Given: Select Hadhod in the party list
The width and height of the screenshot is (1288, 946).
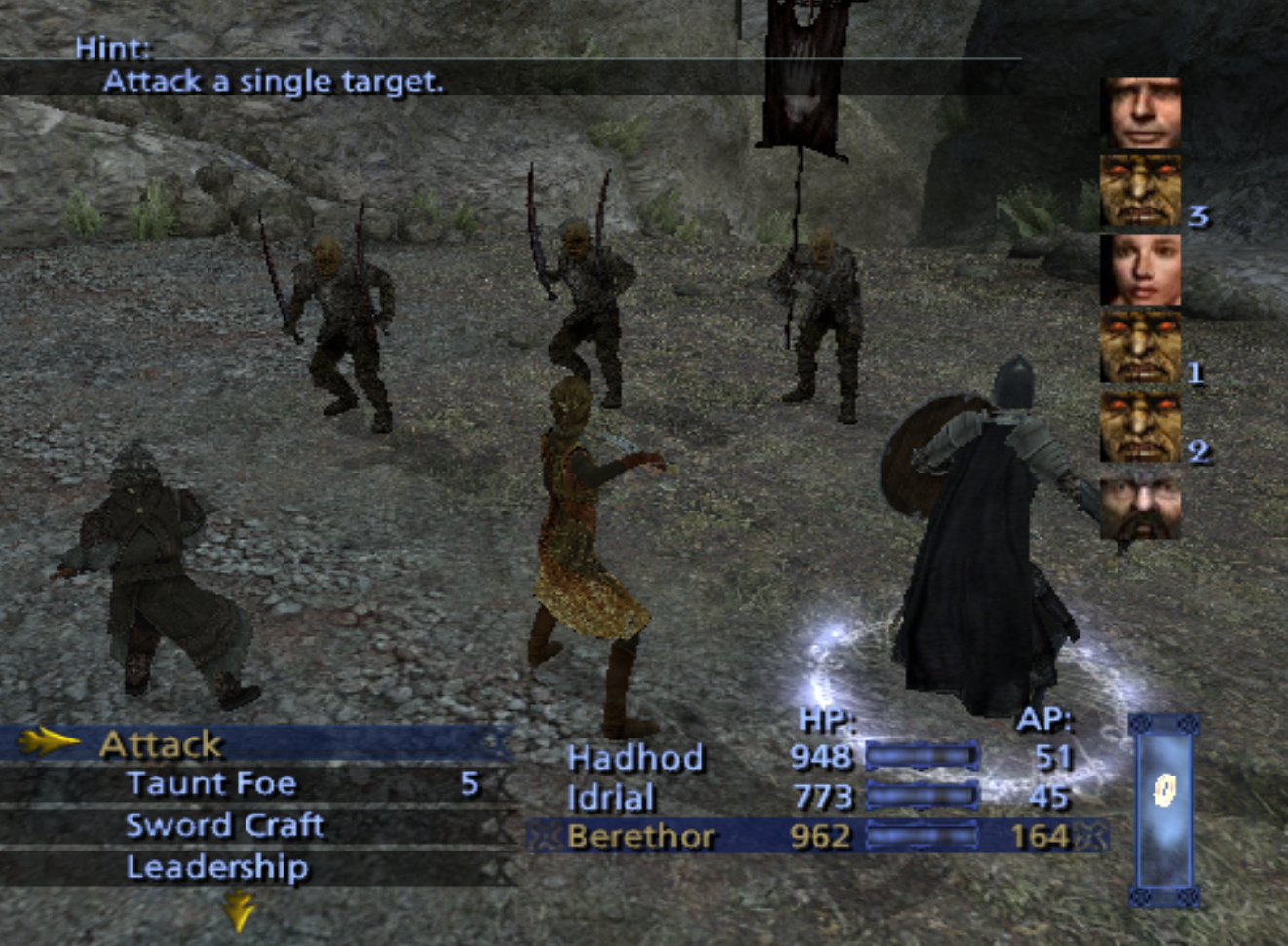Looking at the screenshot, I should click(635, 757).
